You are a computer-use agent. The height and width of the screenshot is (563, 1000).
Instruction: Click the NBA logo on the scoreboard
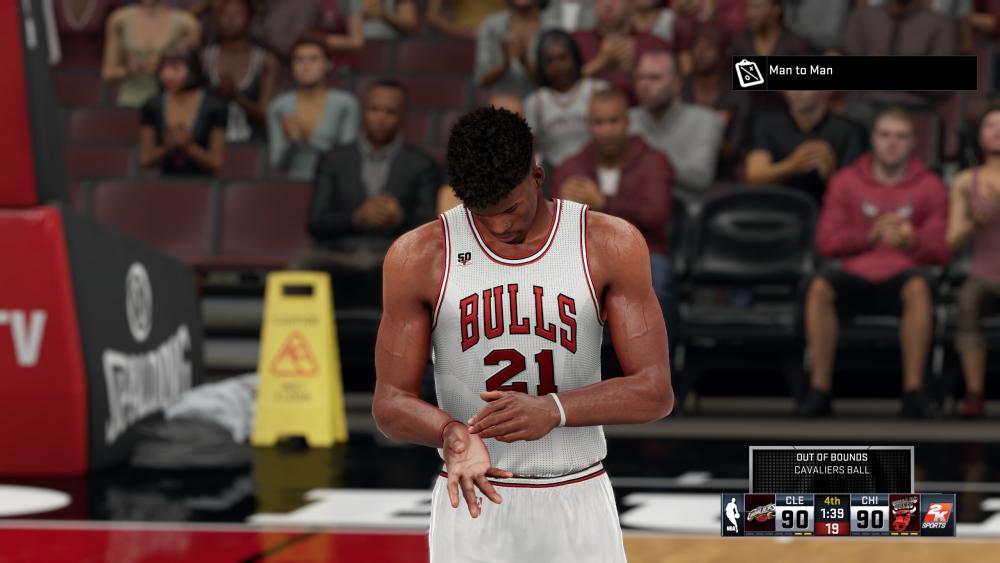(733, 514)
